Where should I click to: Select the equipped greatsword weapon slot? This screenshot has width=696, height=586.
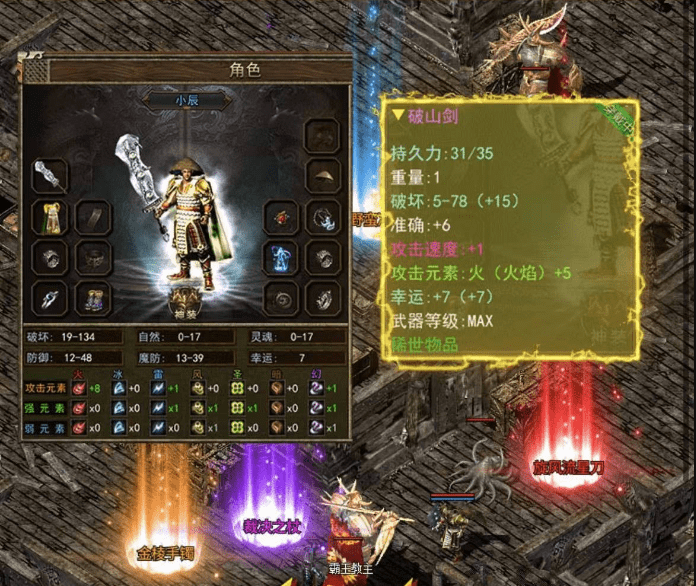tap(49, 176)
